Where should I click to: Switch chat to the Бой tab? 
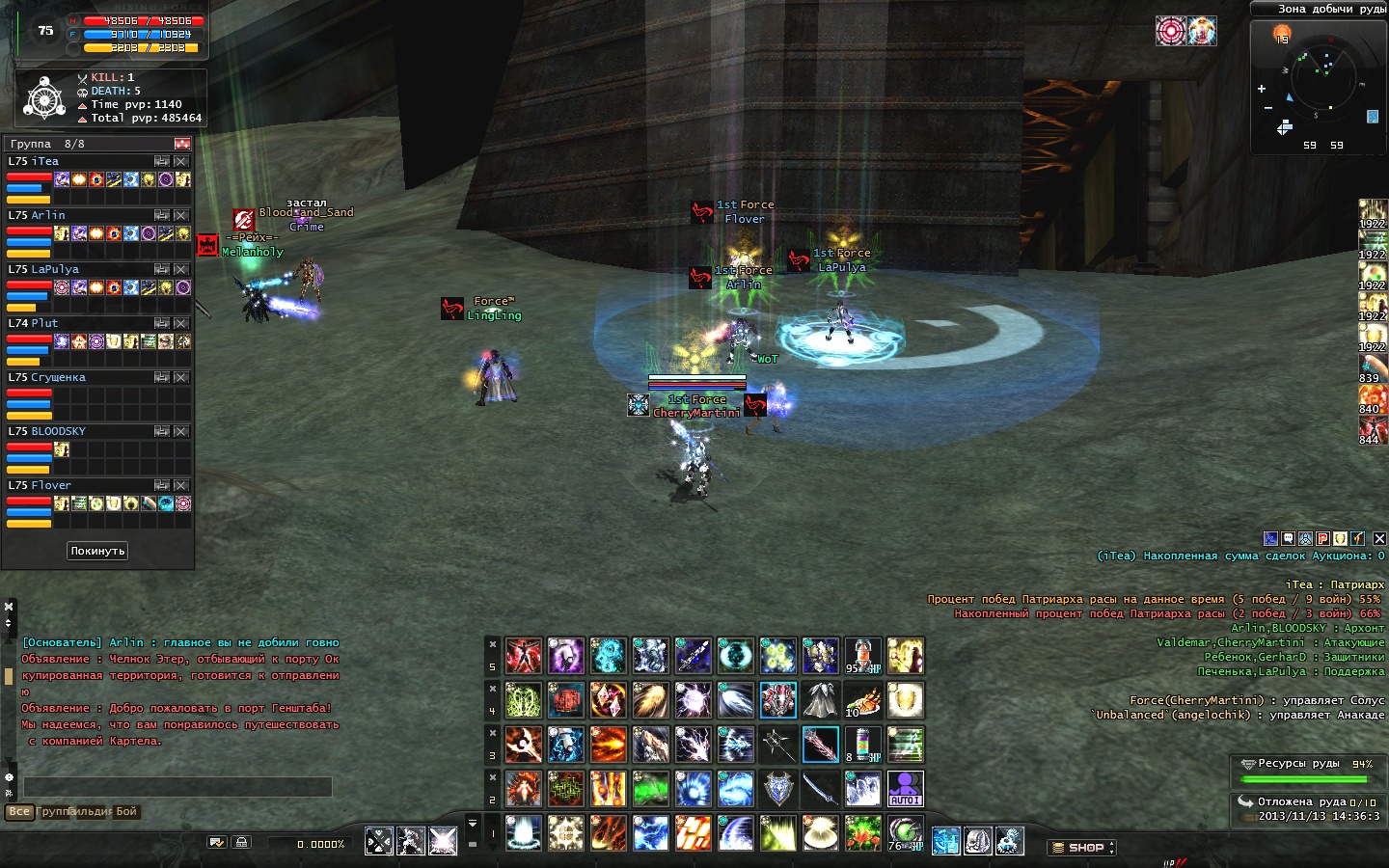point(126,812)
